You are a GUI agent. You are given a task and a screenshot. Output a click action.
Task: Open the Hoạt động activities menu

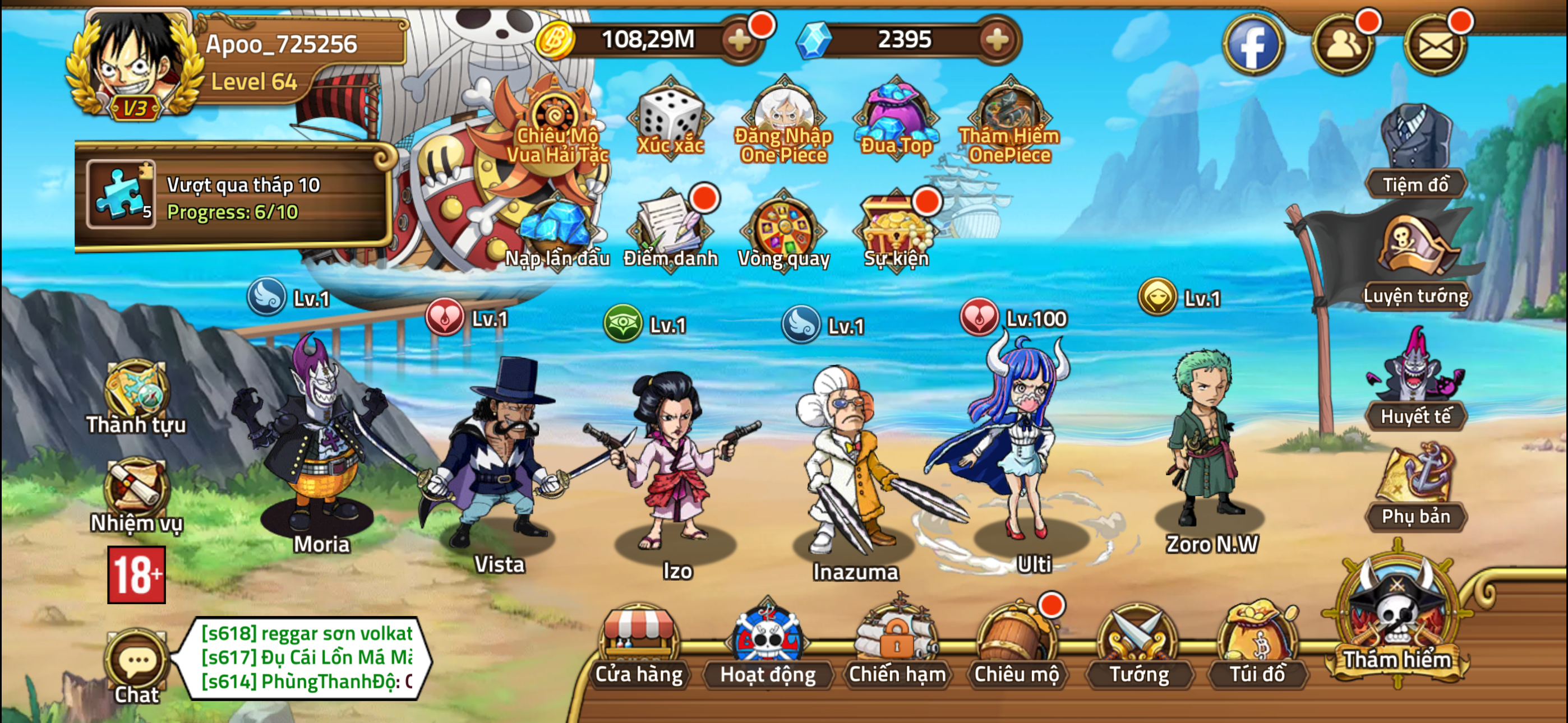[x=768, y=646]
